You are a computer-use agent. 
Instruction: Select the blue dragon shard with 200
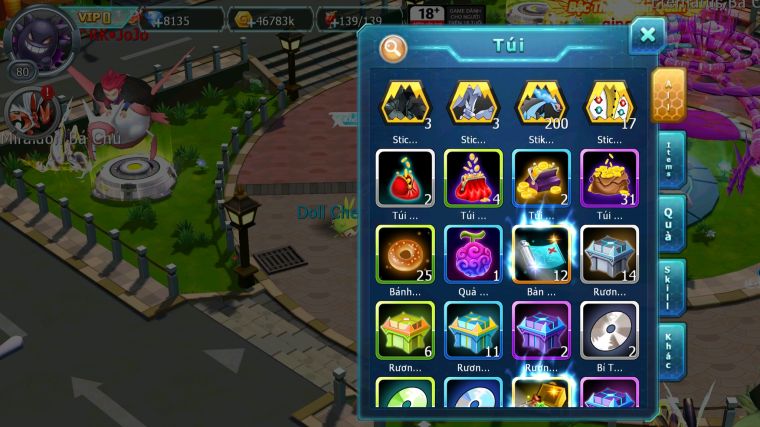[x=541, y=103]
